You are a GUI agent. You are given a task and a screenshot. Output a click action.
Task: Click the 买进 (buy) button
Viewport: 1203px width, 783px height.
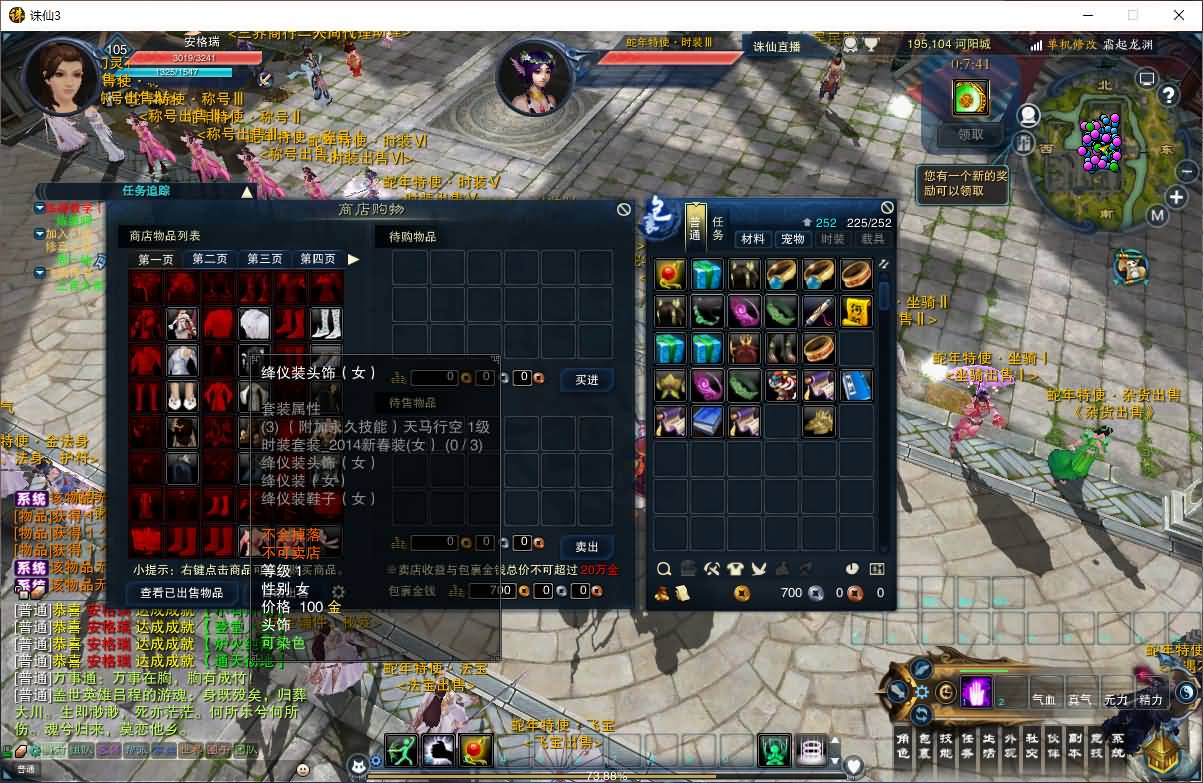pyautogui.click(x=587, y=379)
